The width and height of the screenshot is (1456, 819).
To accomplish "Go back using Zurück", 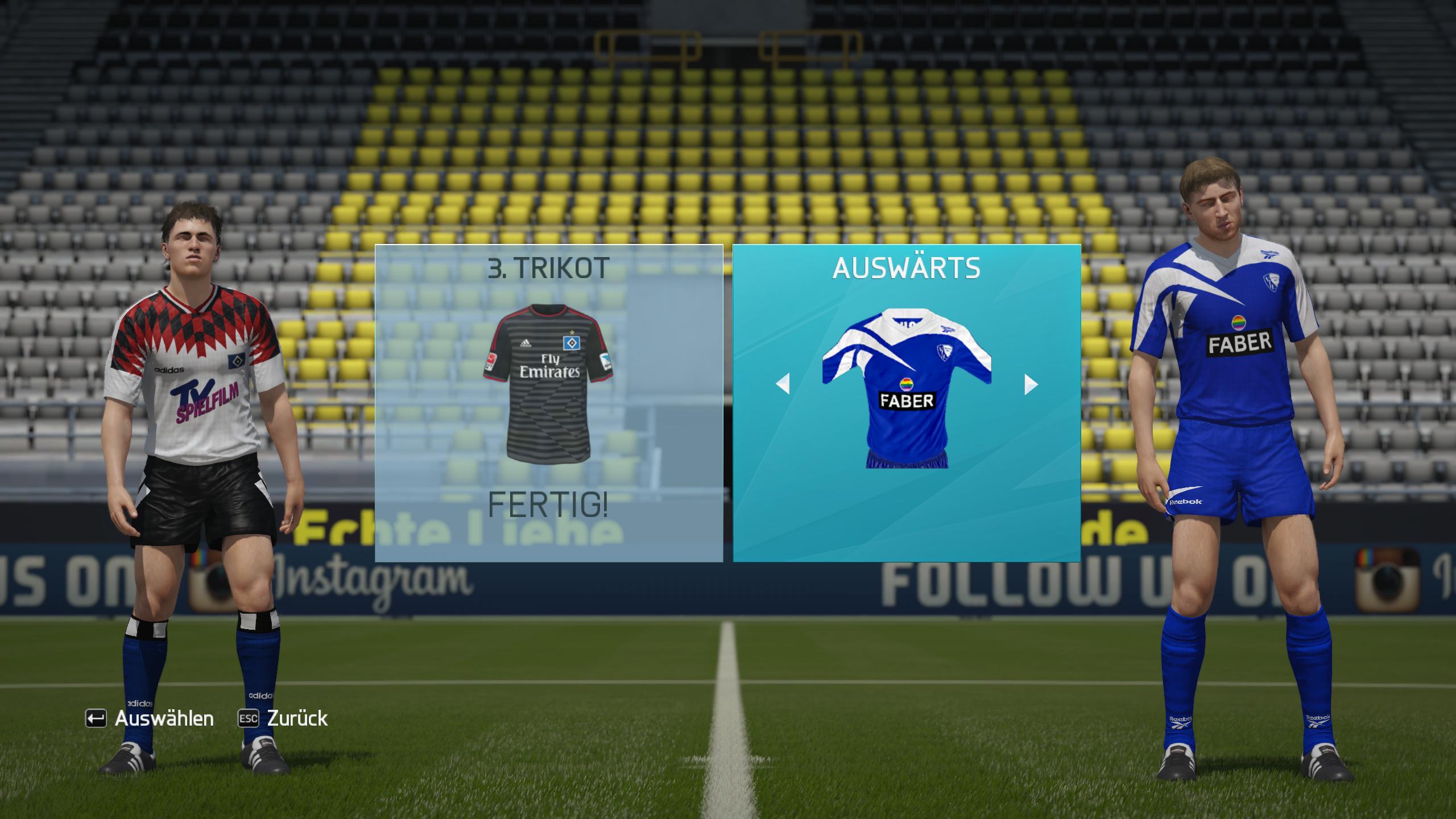I will pyautogui.click(x=283, y=718).
